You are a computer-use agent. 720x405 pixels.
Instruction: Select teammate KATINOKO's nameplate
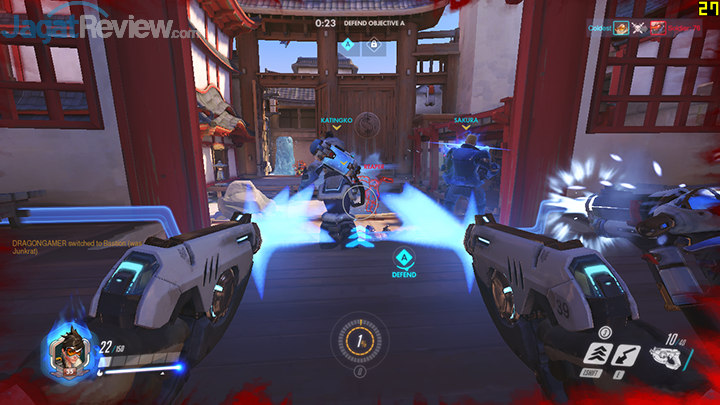(336, 119)
